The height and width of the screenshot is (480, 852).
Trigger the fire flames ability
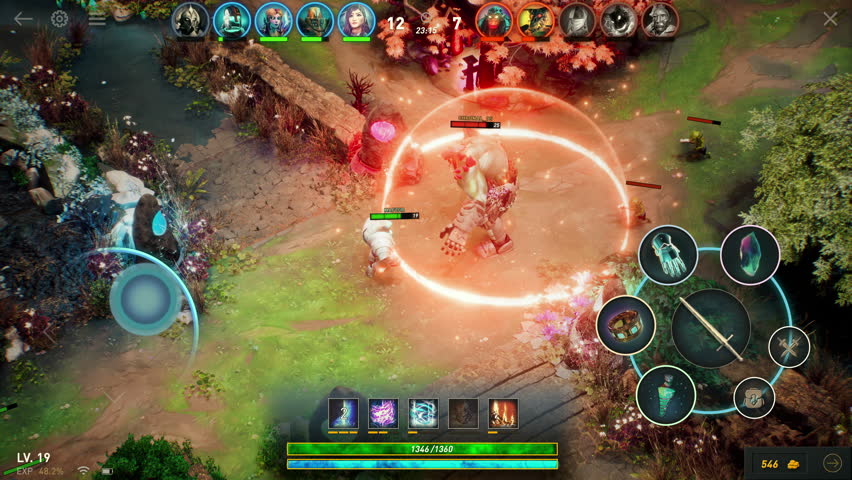[x=503, y=412]
